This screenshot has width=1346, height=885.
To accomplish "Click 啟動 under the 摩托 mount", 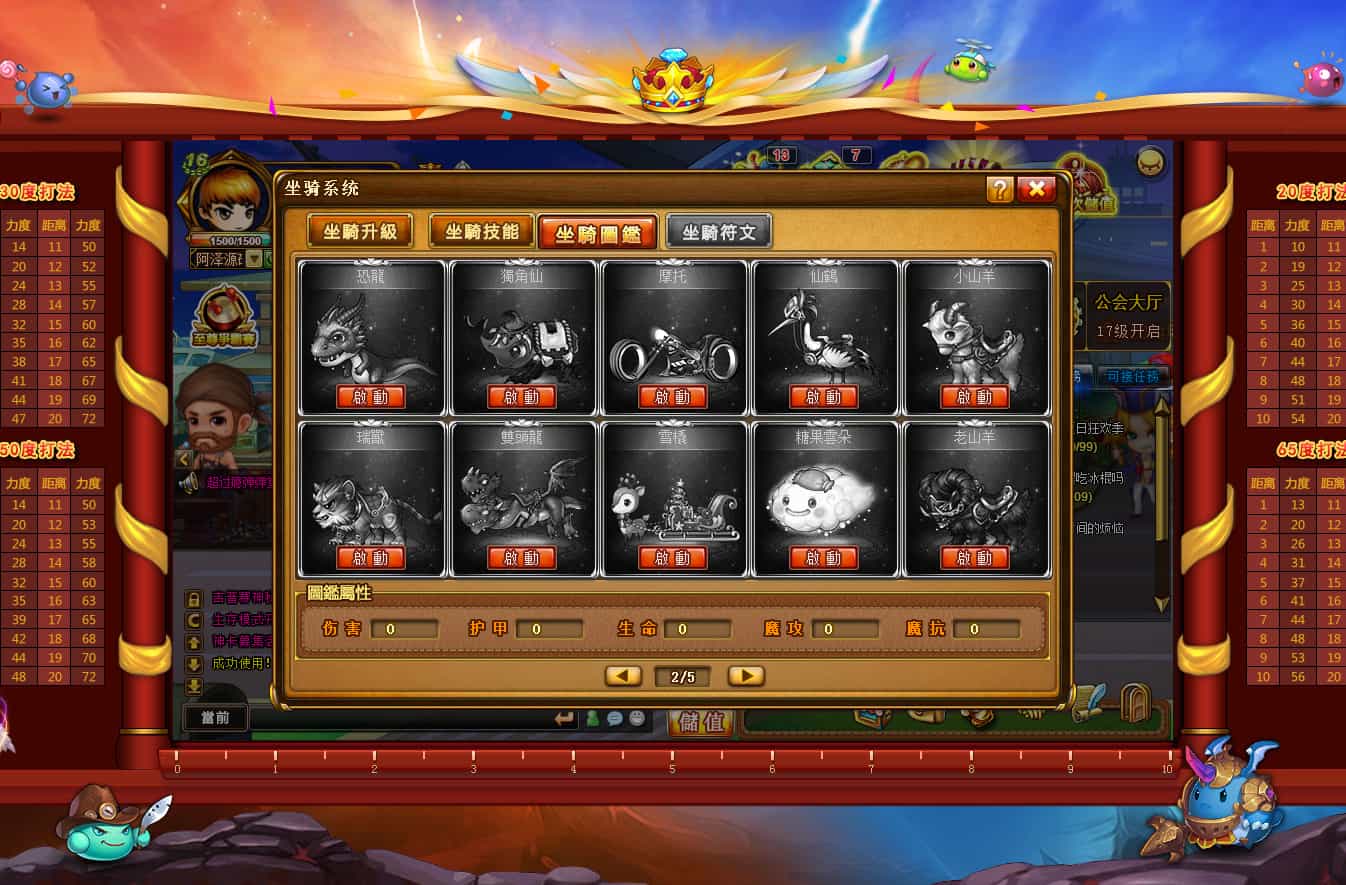I will [673, 397].
